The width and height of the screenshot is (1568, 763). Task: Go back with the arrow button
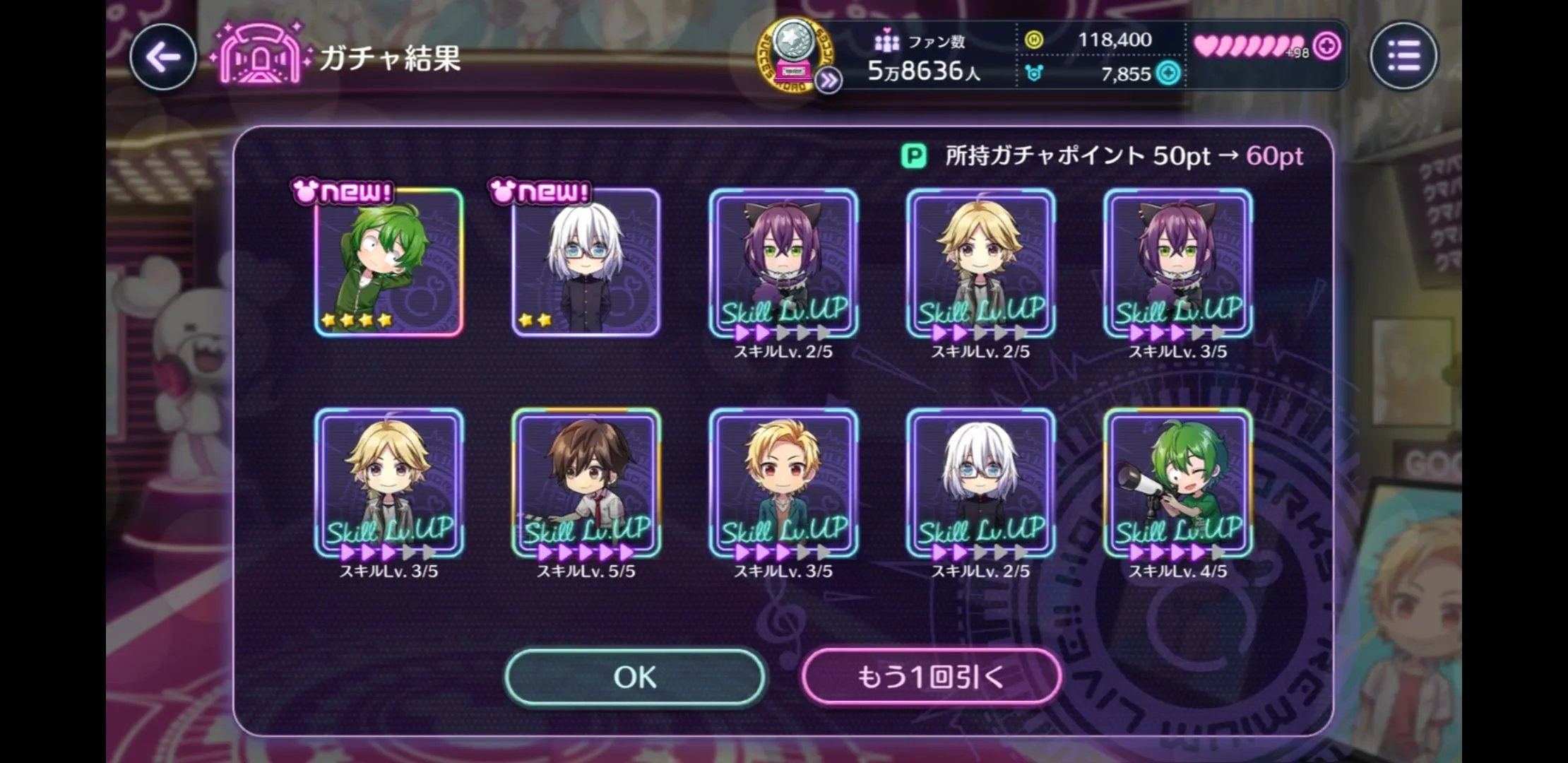point(163,57)
